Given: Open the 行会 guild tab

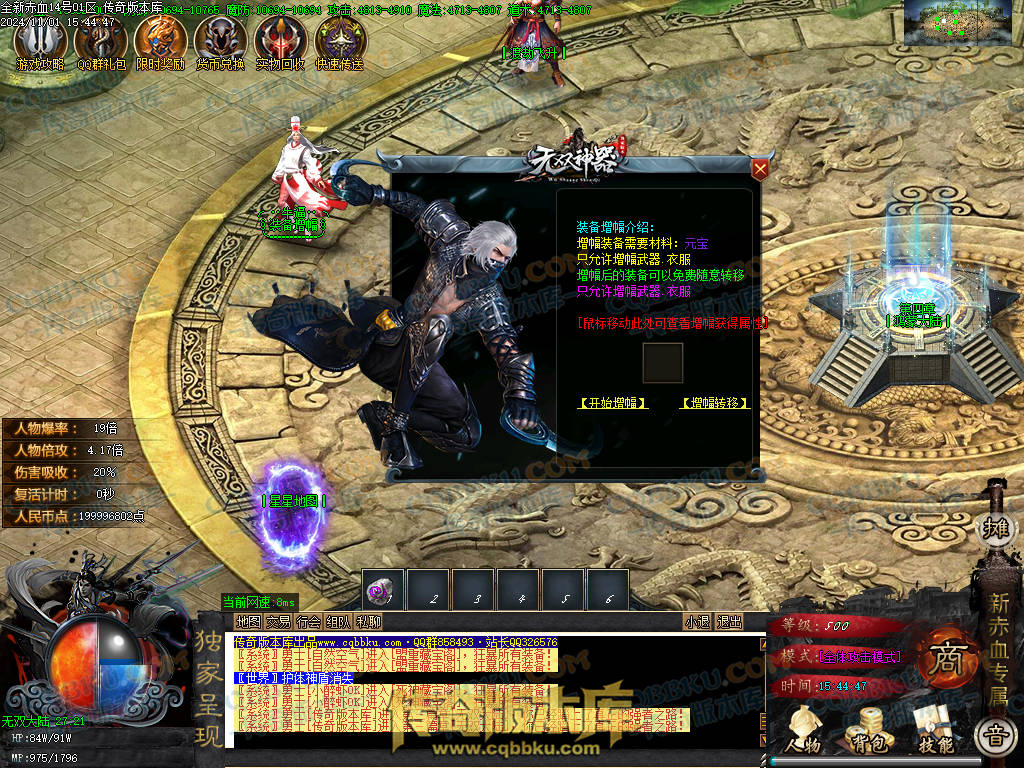Looking at the screenshot, I should coord(308,622).
